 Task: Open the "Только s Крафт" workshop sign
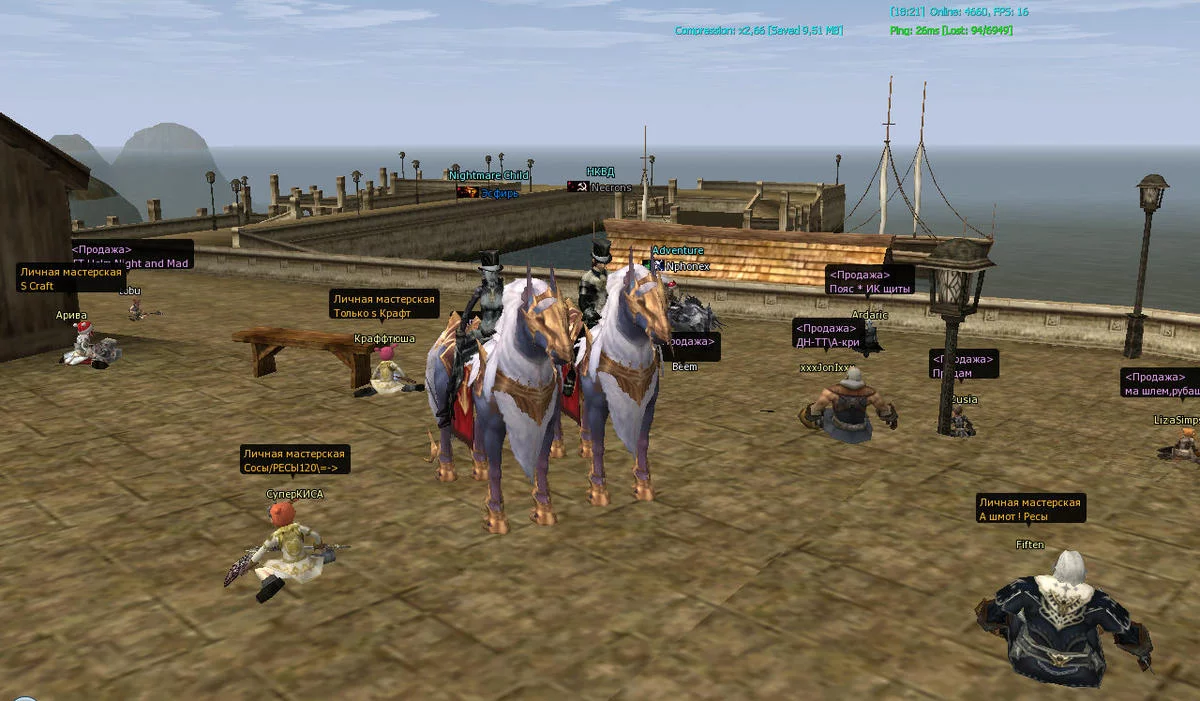pos(385,306)
